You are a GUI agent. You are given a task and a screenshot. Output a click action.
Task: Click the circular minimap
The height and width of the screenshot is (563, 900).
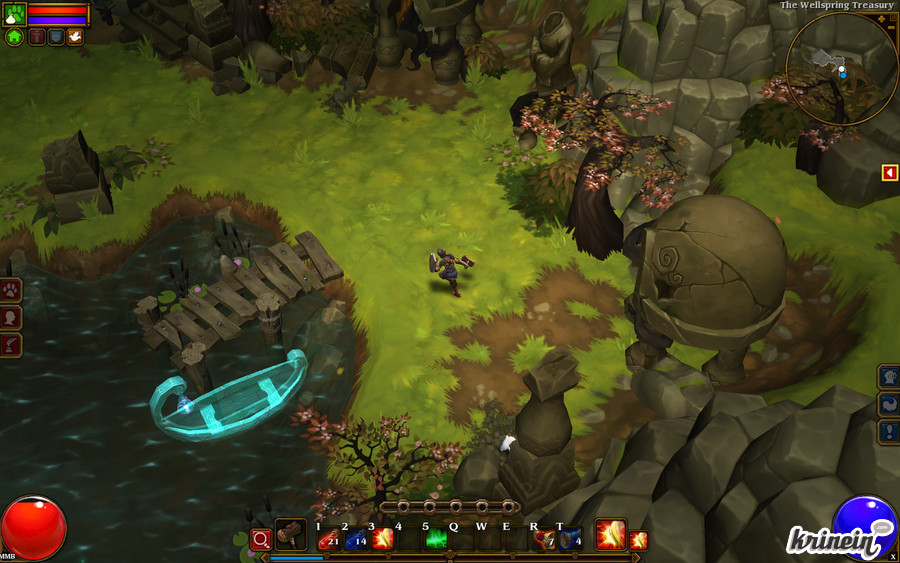841,68
